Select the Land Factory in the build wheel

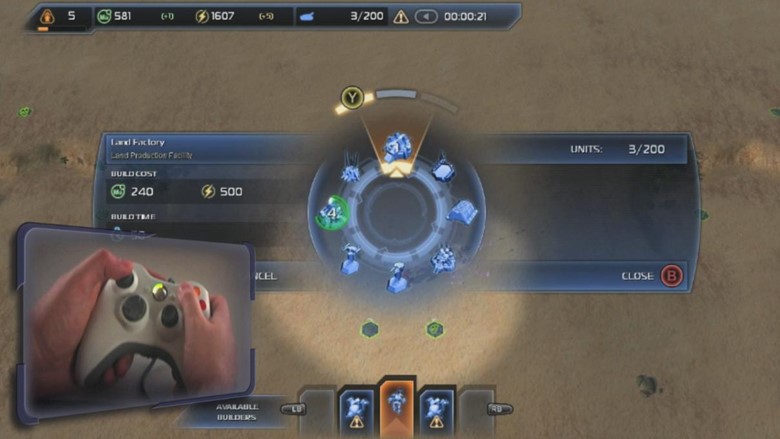[396, 148]
